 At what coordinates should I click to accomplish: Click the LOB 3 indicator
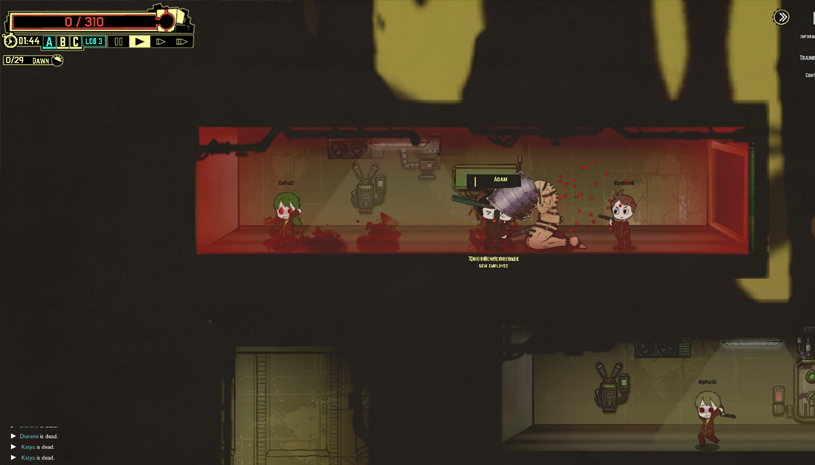coord(94,42)
